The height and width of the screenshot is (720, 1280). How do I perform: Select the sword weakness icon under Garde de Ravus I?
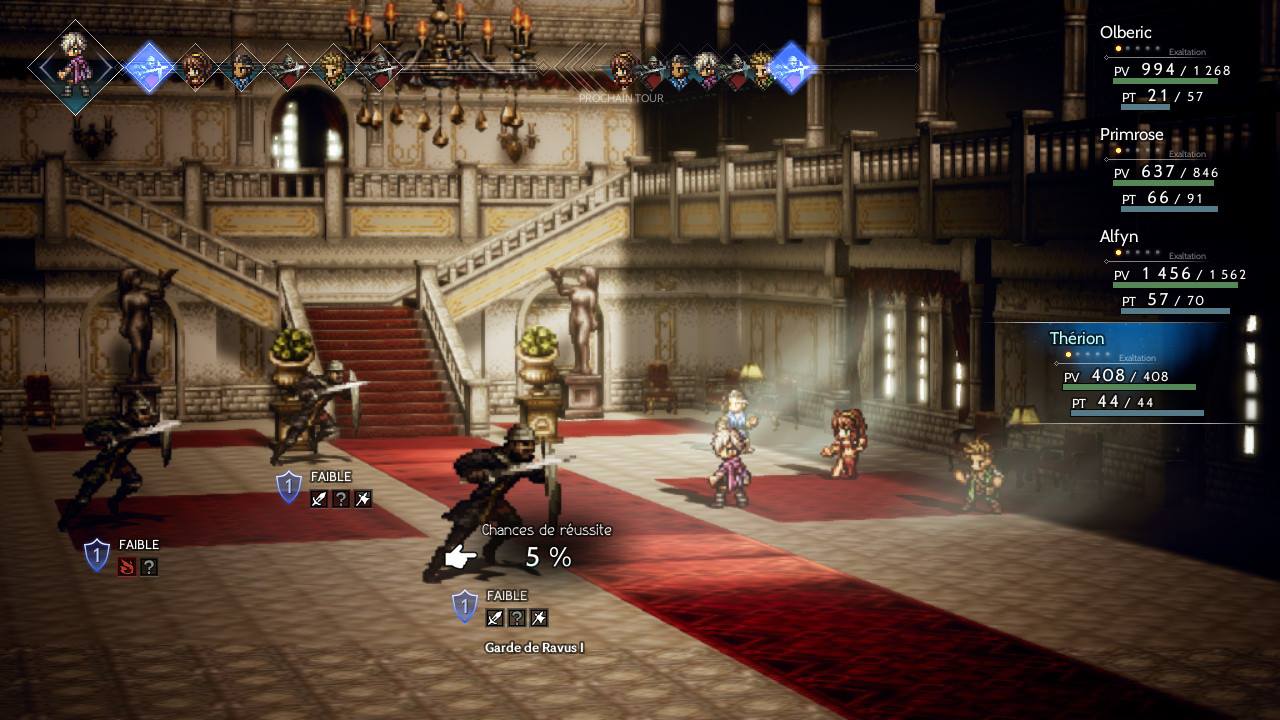coord(493,618)
